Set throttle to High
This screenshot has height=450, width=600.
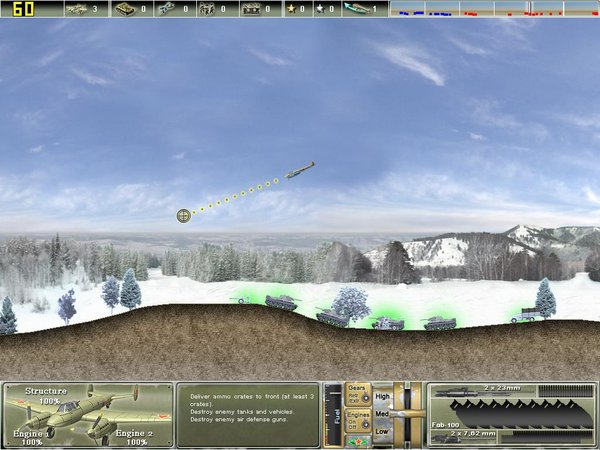tap(383, 395)
